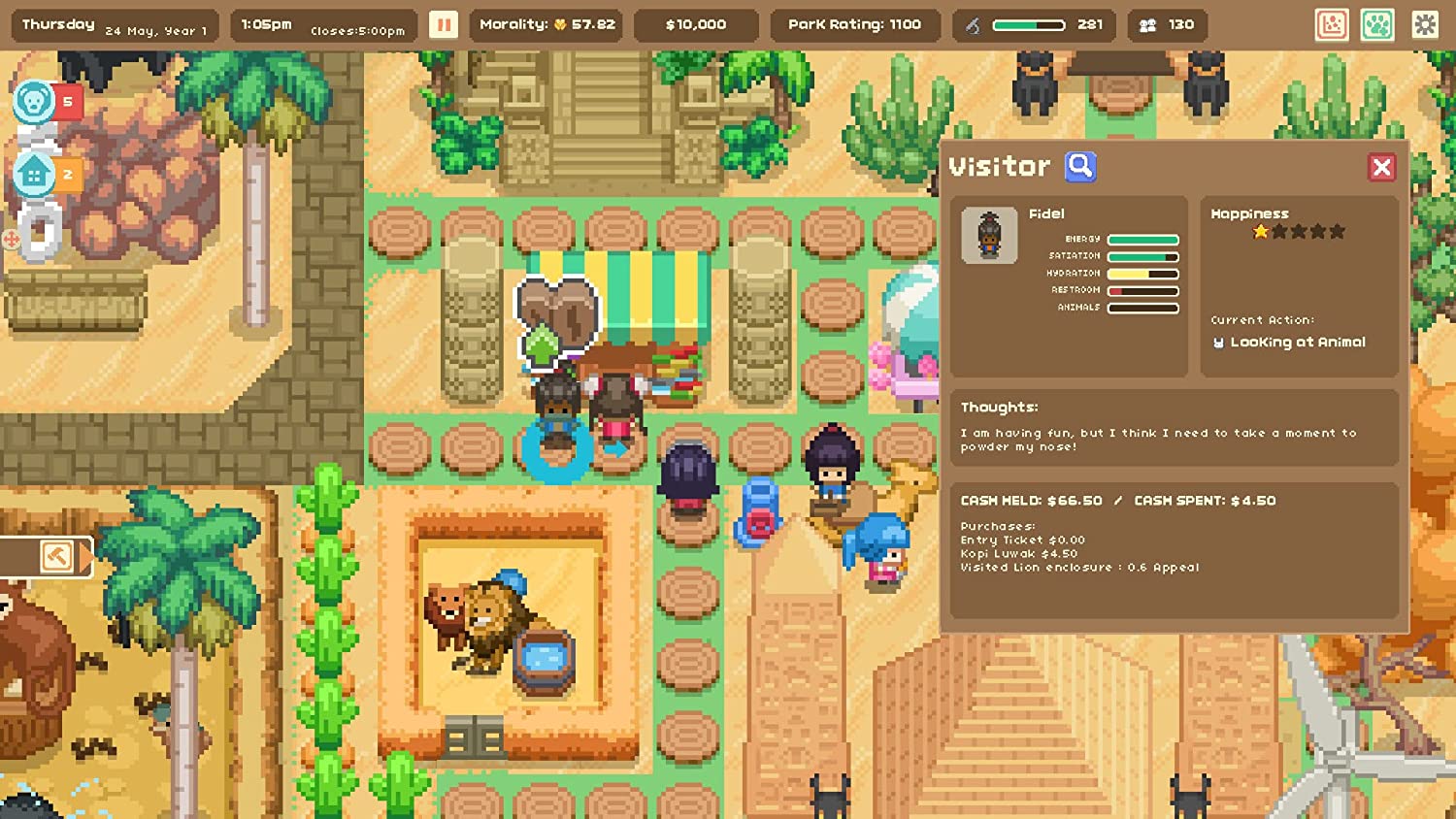
Task: Open the green paw animals menu
Action: (x=1378, y=24)
